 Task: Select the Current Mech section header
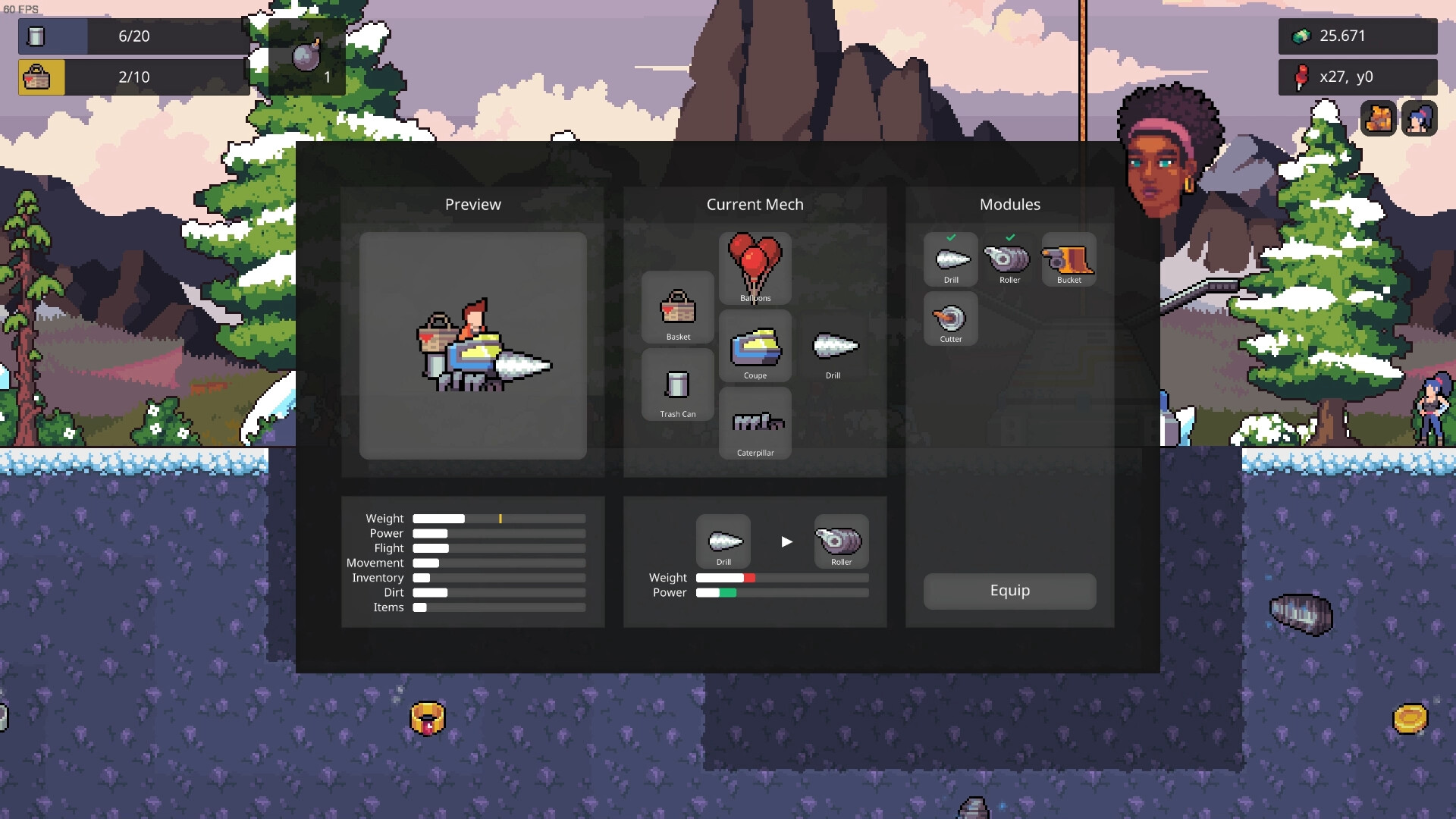755,204
